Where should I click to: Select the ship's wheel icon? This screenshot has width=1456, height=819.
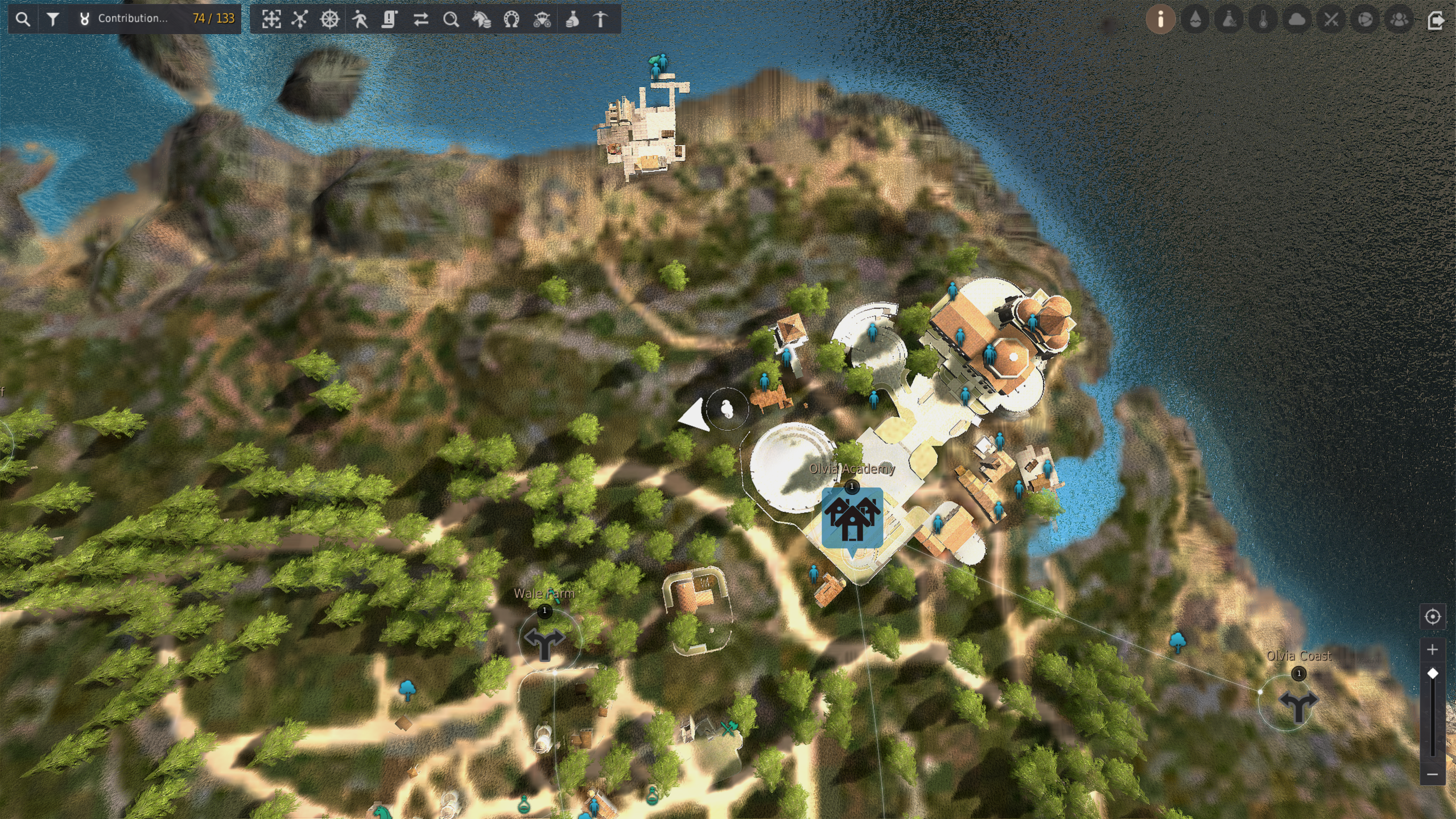pyautogui.click(x=330, y=19)
